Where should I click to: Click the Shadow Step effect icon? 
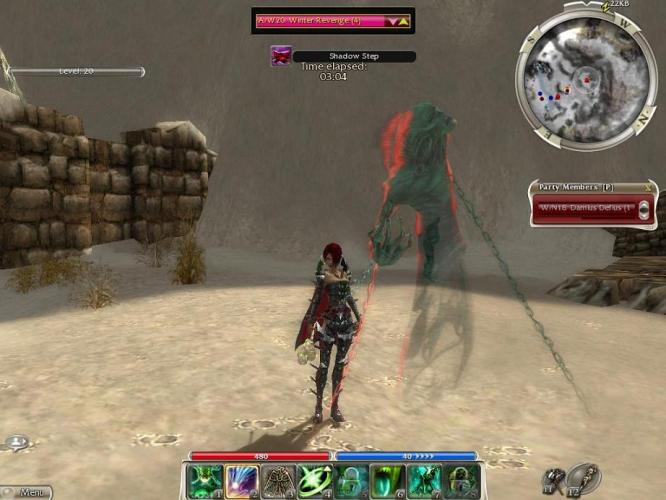(x=281, y=56)
